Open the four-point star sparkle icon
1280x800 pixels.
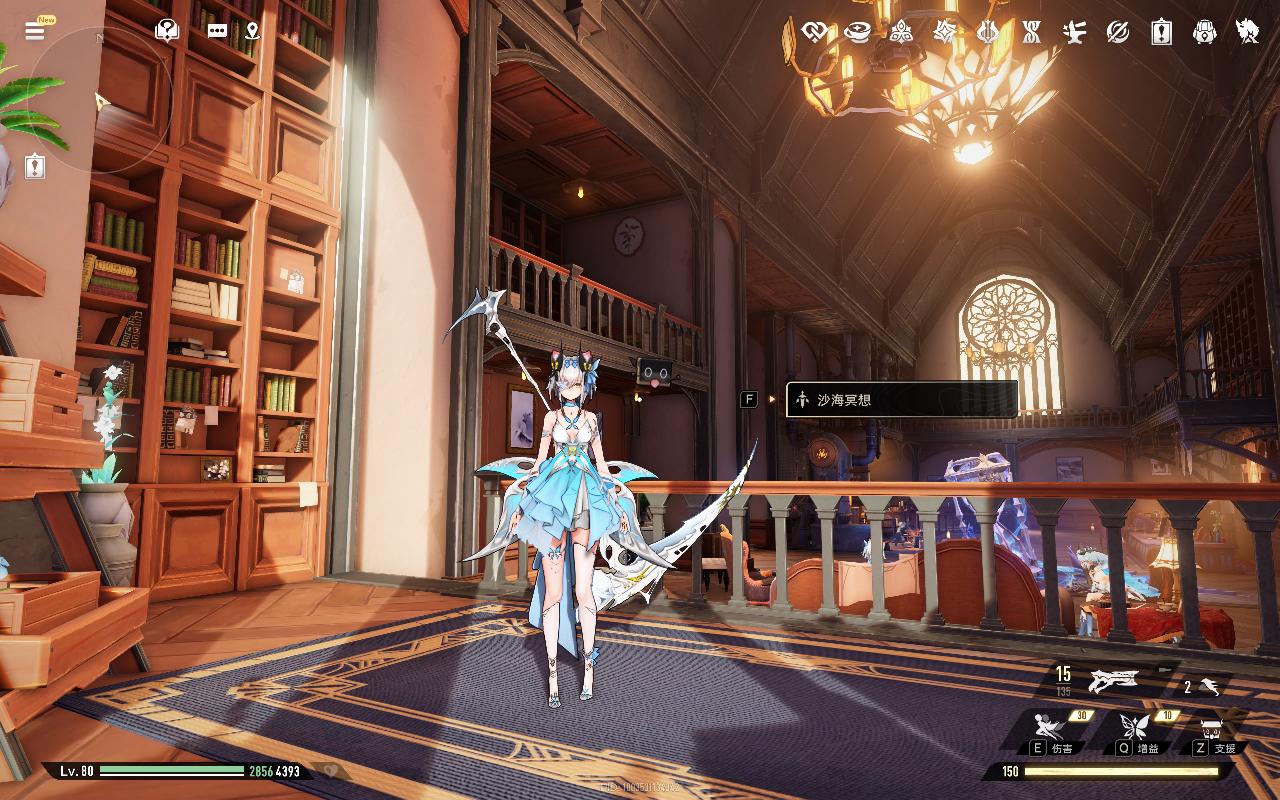[x=944, y=32]
